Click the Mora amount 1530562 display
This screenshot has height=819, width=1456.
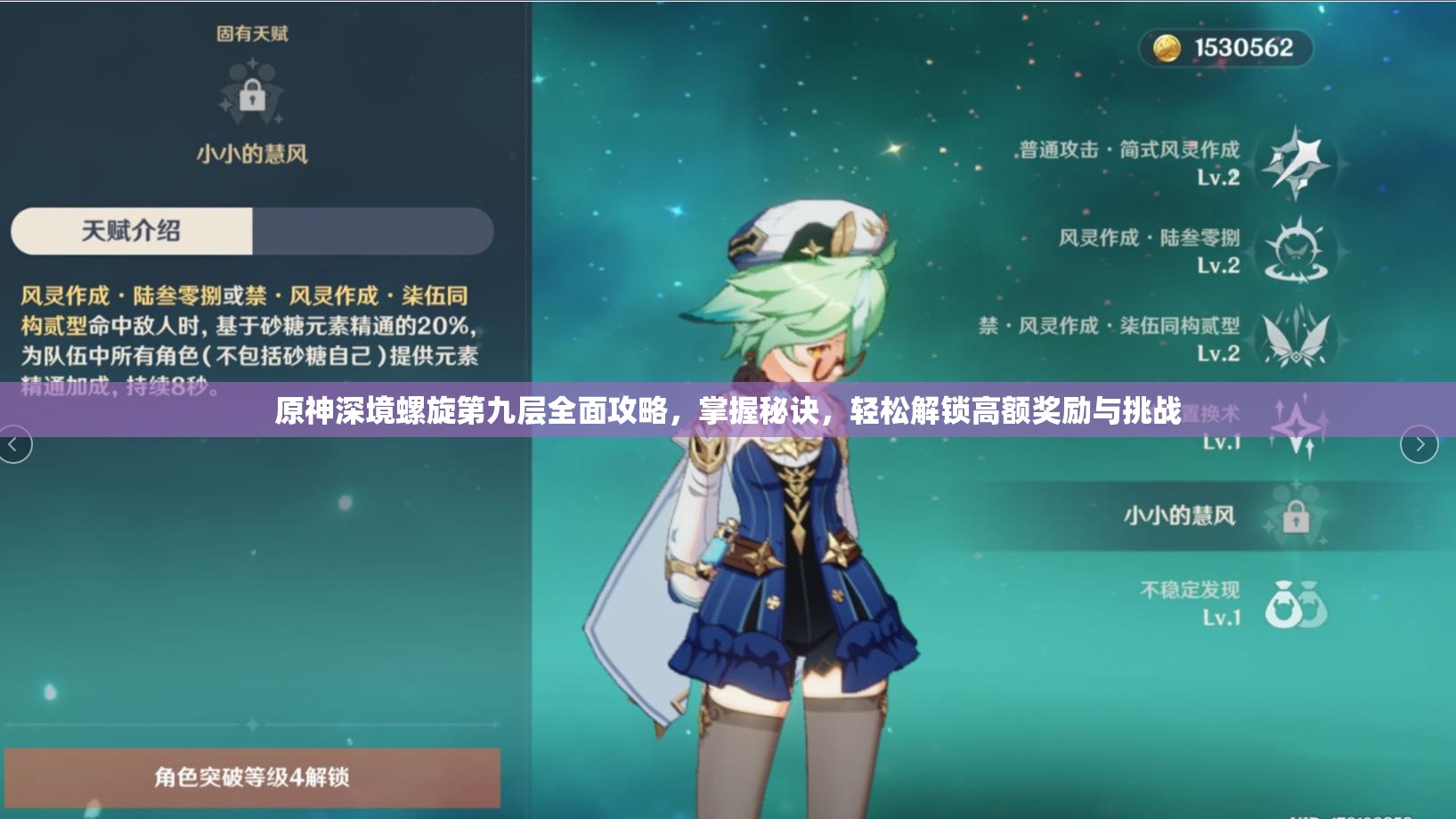1235,47
